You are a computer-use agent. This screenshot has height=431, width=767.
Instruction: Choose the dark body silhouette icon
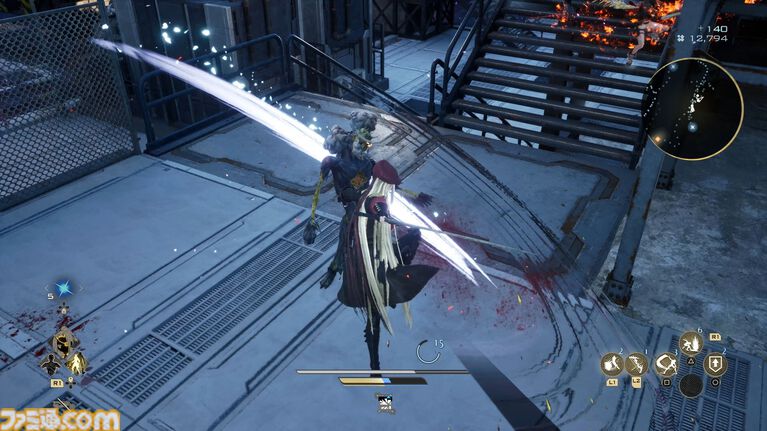[x=50, y=365]
